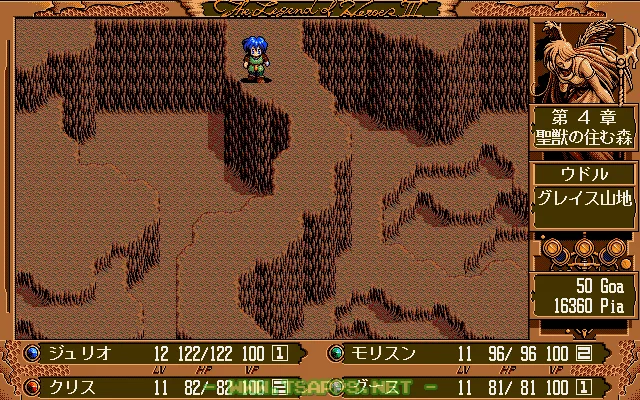This screenshot has width=640, height=400.
Task: Click the formation number beside モリスン
Action: (x=584, y=353)
